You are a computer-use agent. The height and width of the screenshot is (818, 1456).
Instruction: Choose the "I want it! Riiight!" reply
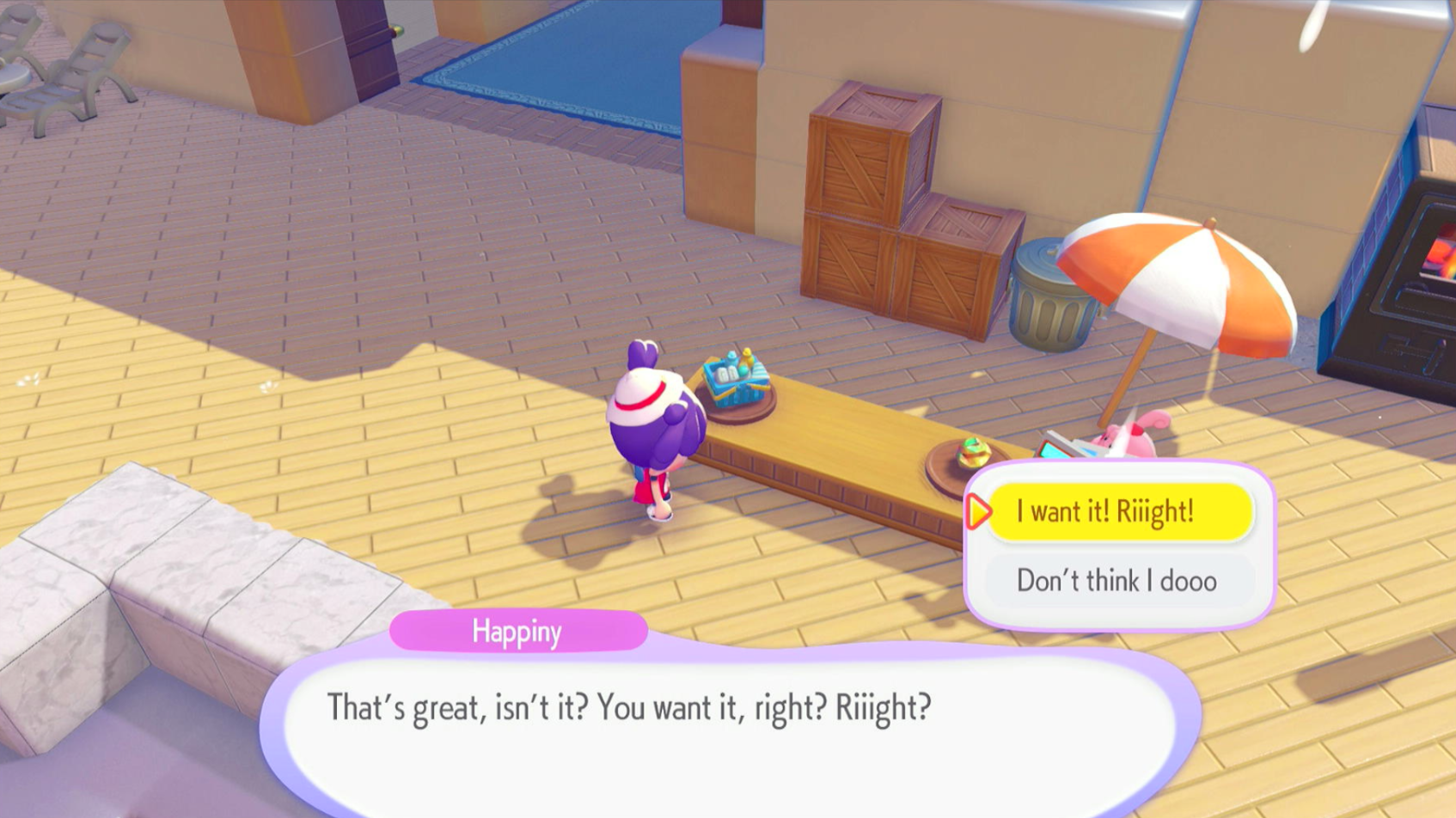[x=1119, y=512]
